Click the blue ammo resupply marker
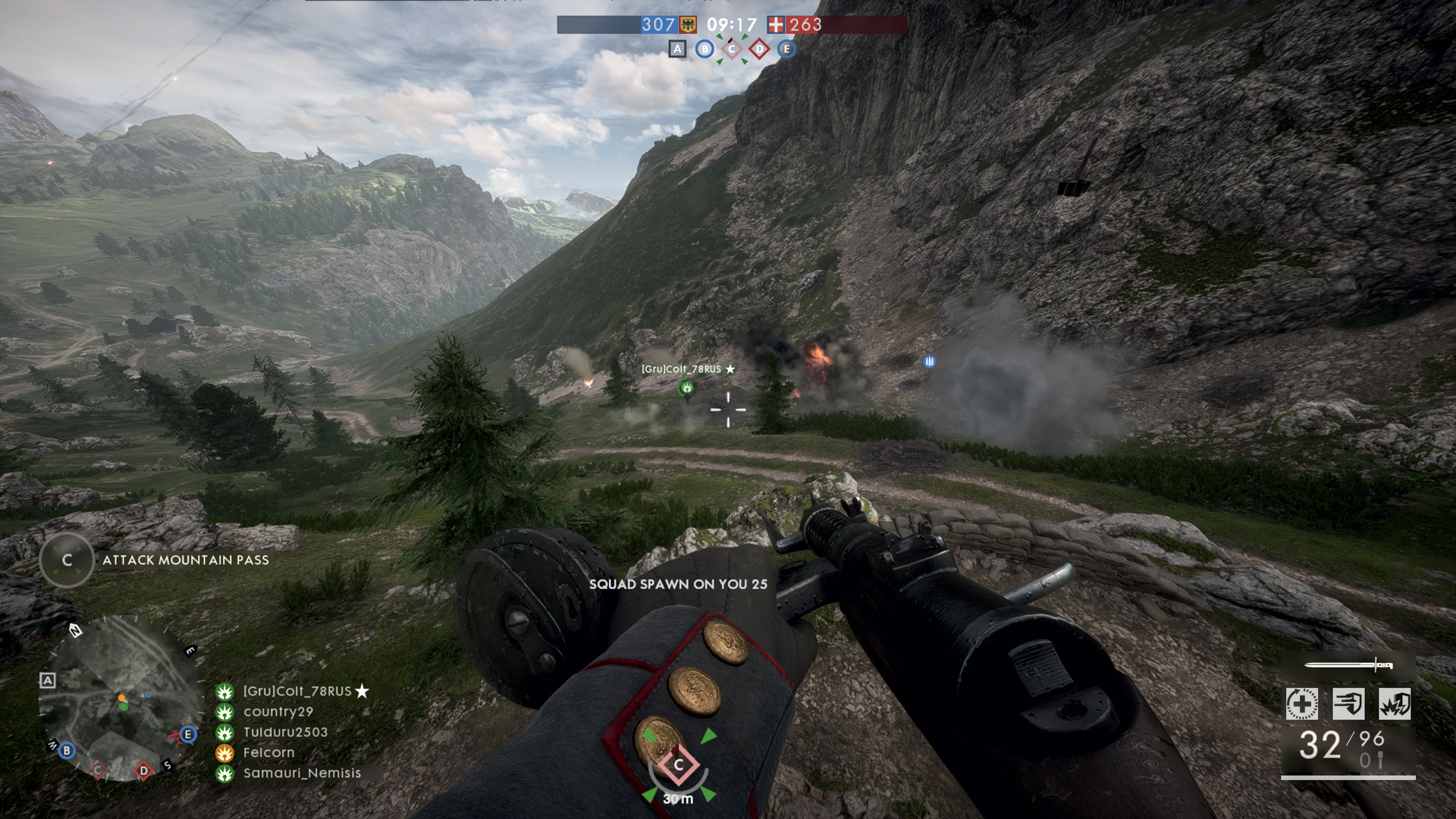The height and width of the screenshot is (819, 1456). pyautogui.click(x=930, y=362)
